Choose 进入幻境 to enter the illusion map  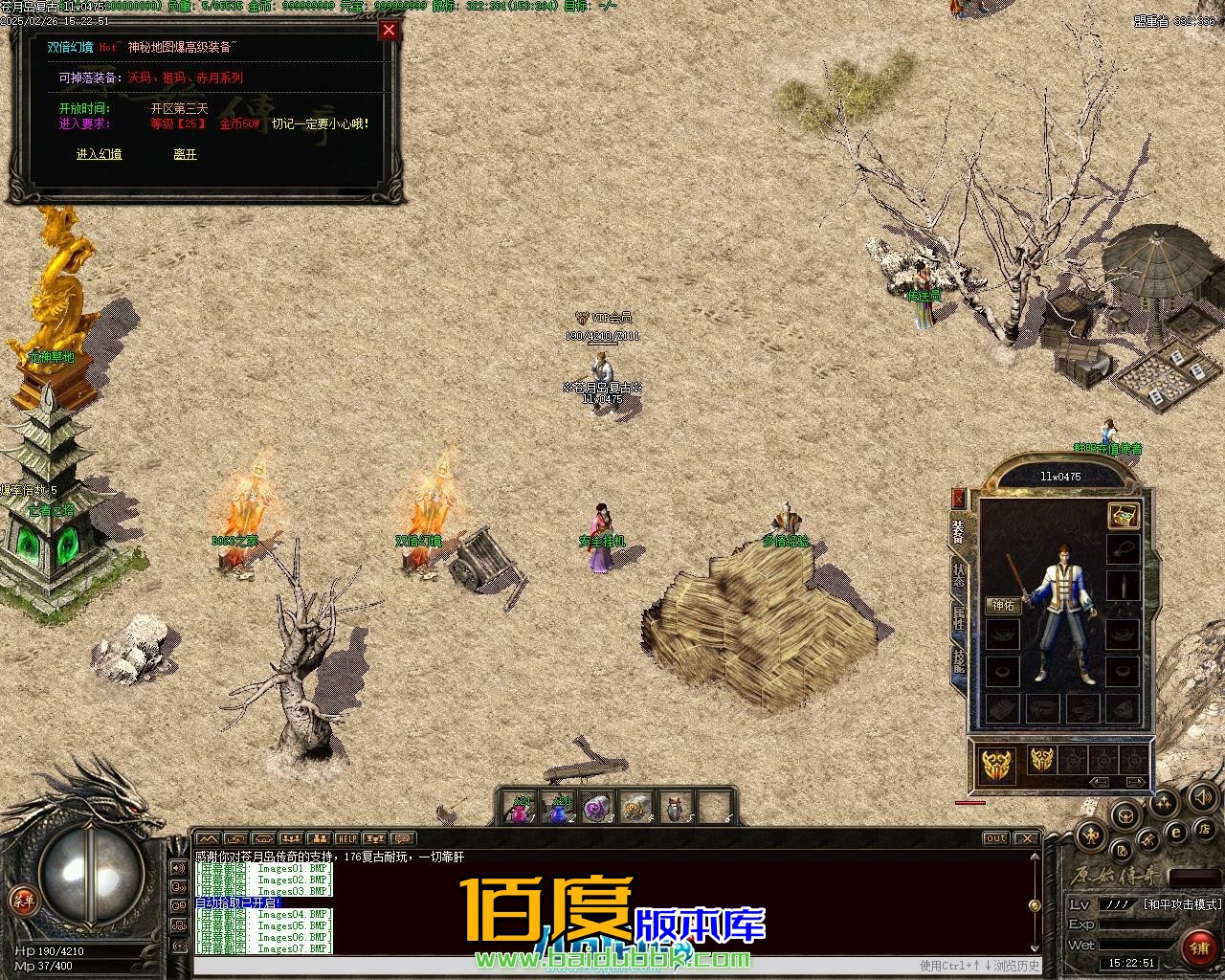pos(99,154)
